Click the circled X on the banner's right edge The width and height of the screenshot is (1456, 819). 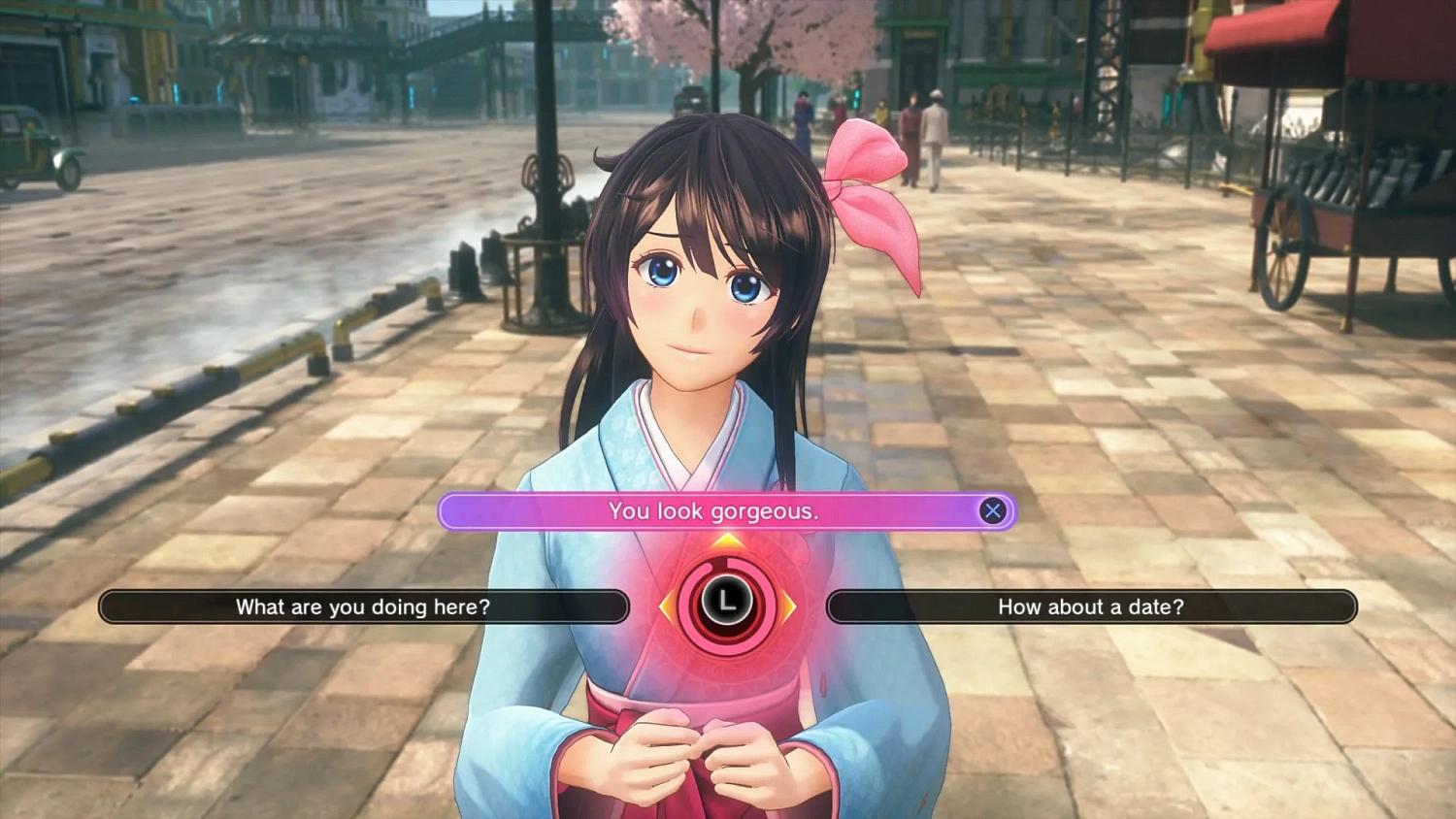[993, 511]
